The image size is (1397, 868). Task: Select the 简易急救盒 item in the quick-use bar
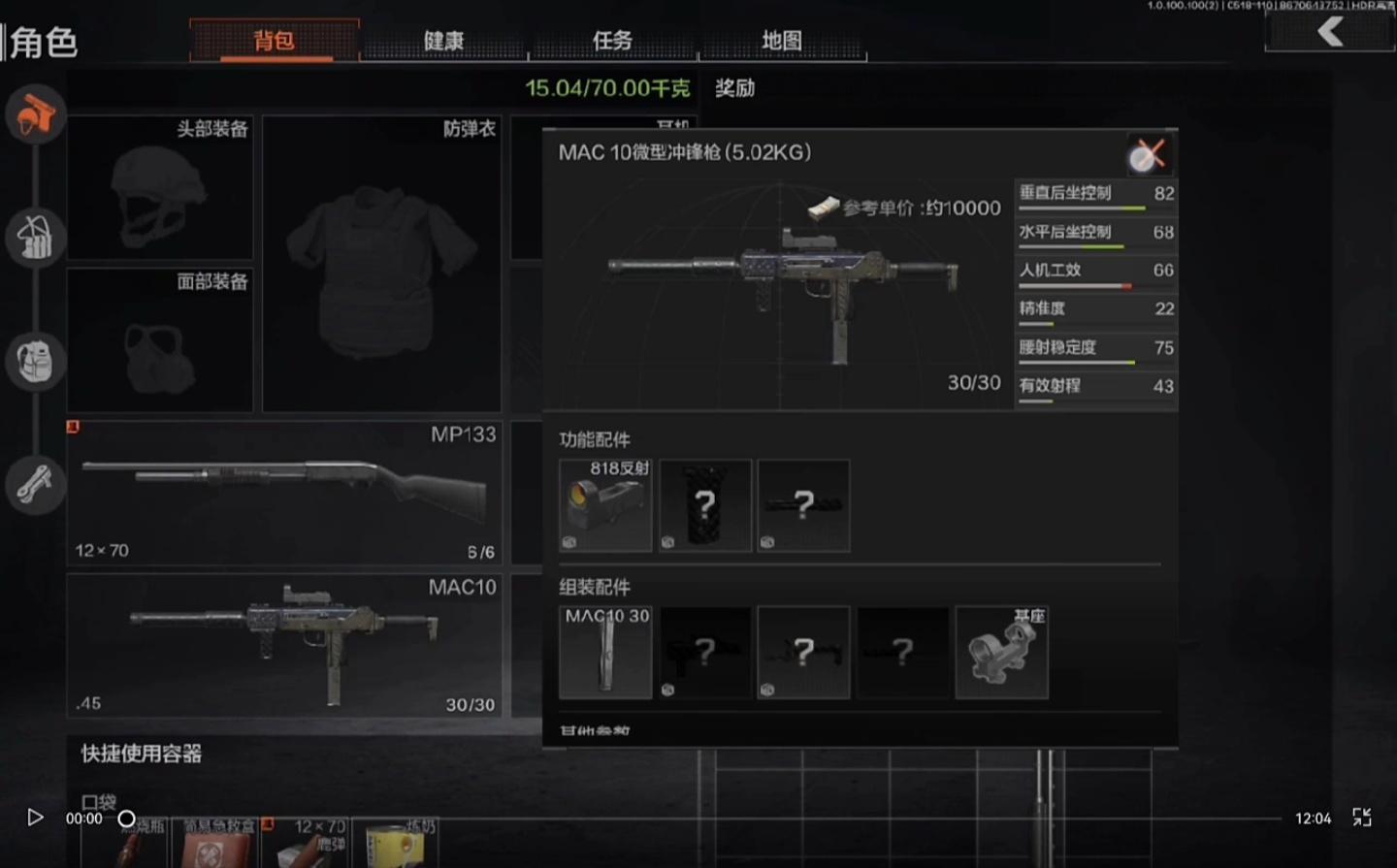(x=216, y=842)
